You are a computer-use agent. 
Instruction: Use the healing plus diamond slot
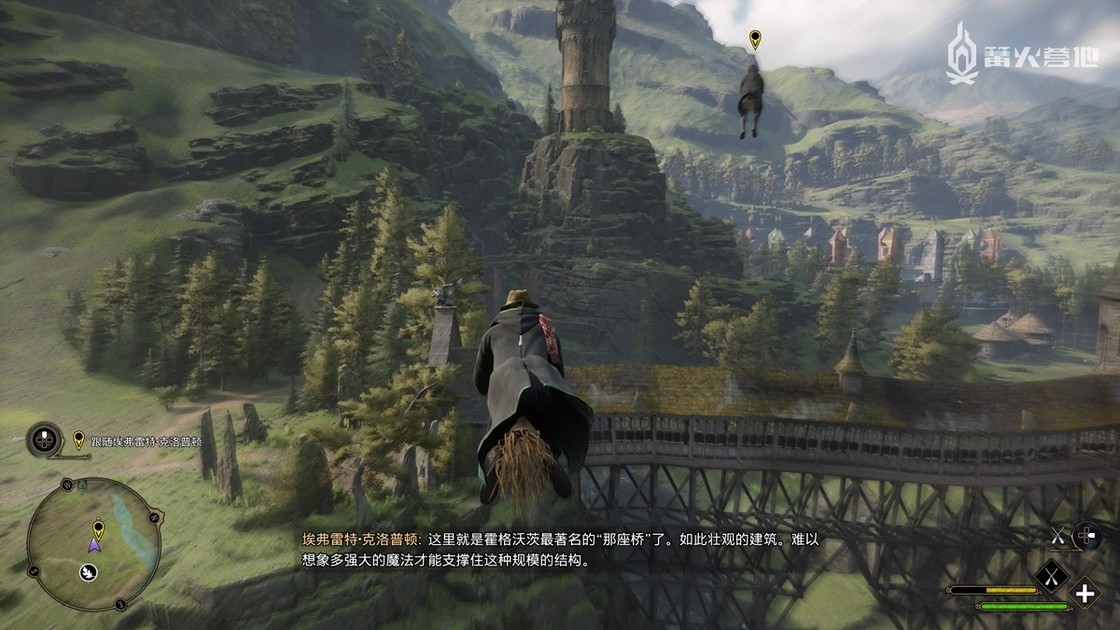point(1085,593)
